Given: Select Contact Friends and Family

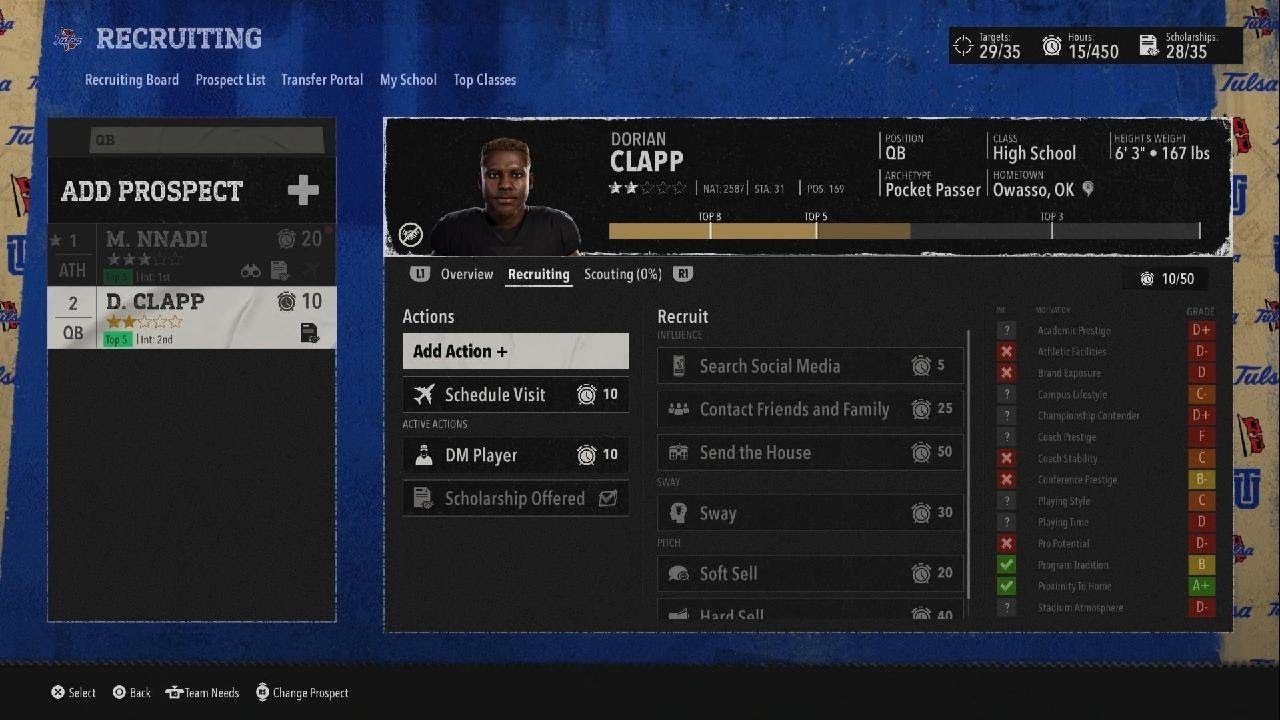Looking at the screenshot, I should click(x=810, y=409).
